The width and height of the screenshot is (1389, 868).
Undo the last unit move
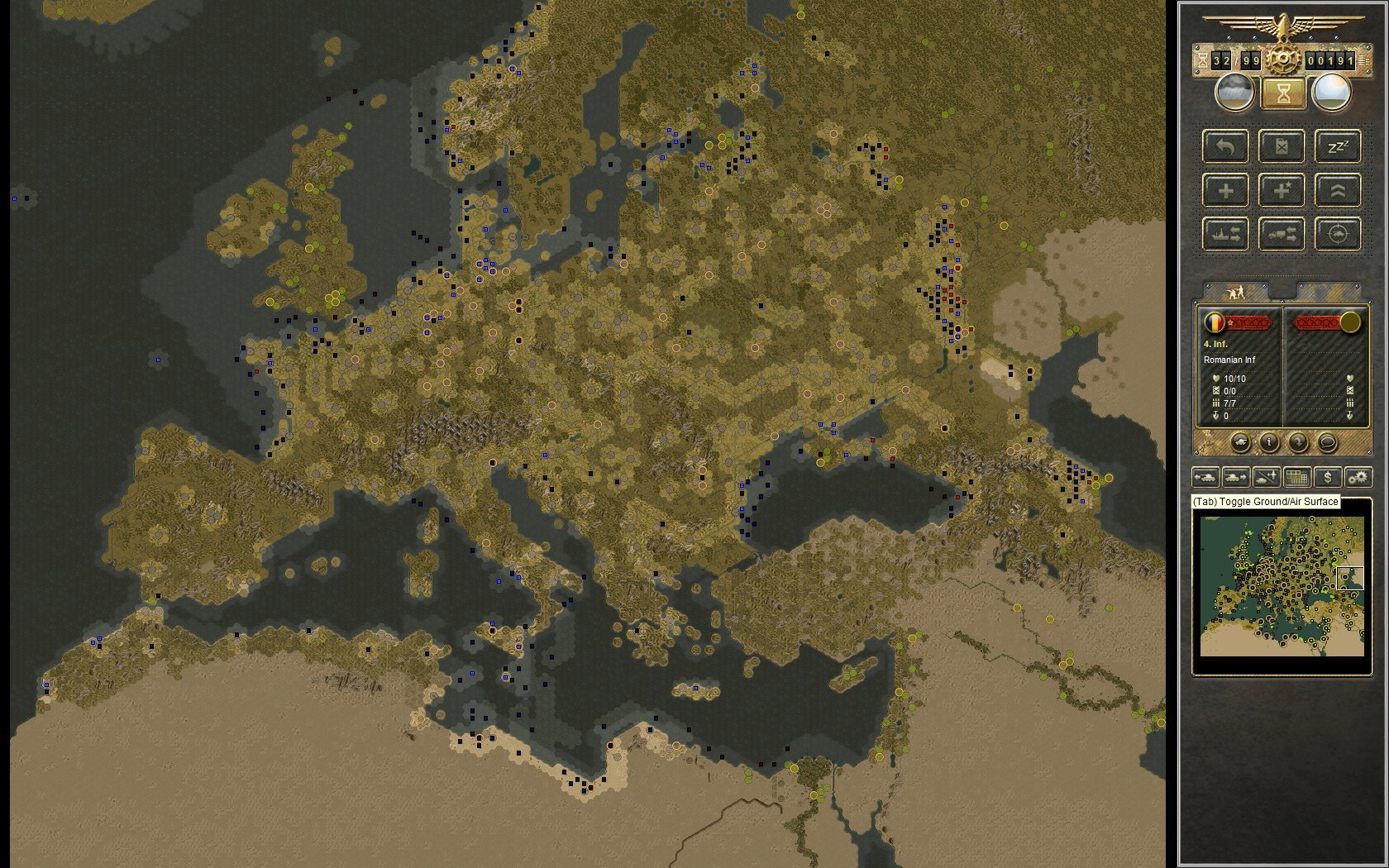[x=1225, y=147]
